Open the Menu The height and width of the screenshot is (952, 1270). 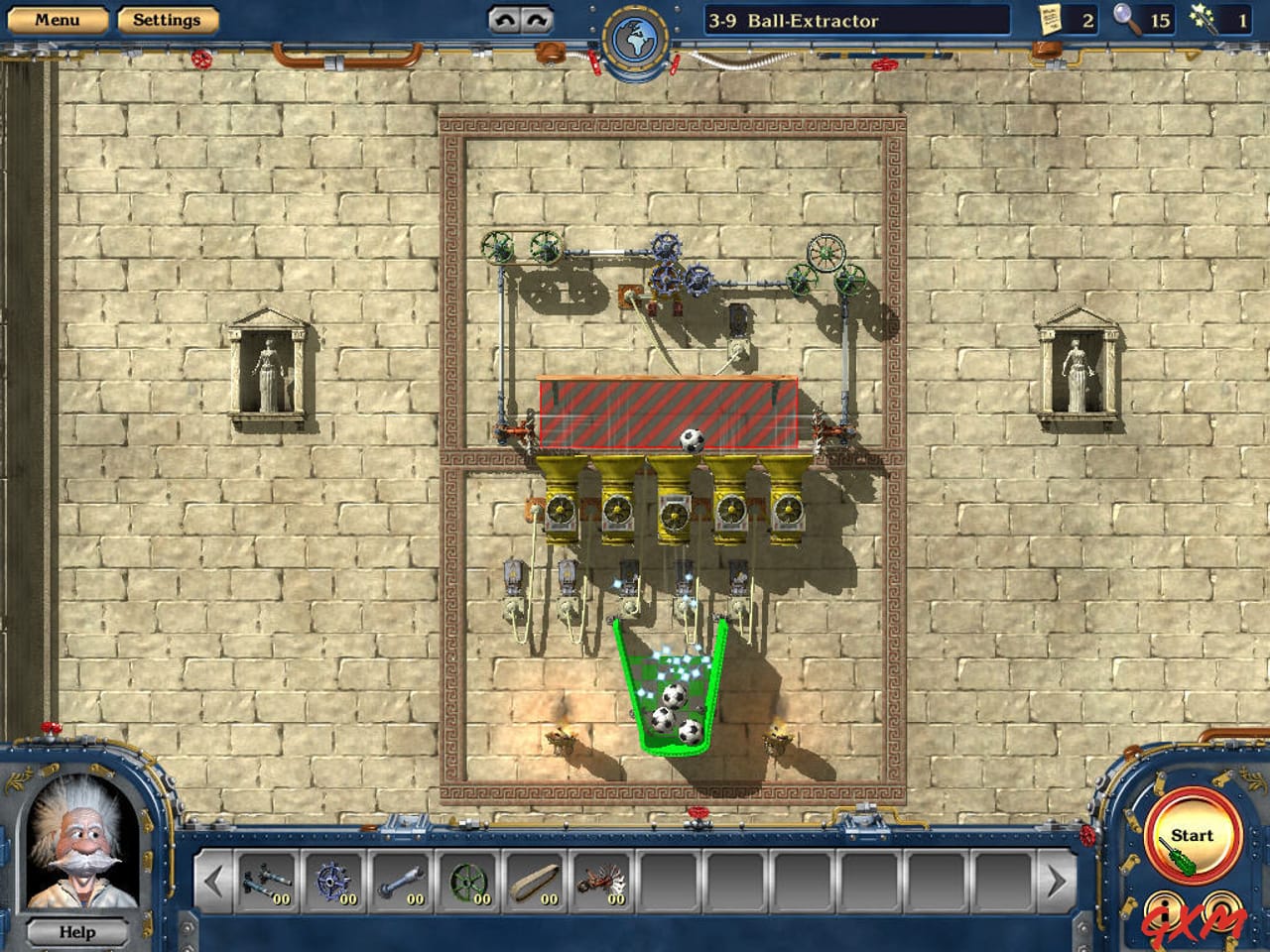point(60,19)
